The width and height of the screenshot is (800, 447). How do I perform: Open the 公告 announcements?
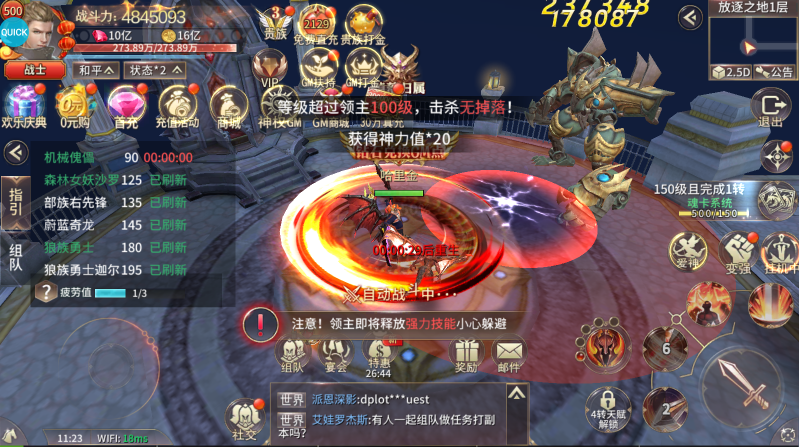(776, 71)
